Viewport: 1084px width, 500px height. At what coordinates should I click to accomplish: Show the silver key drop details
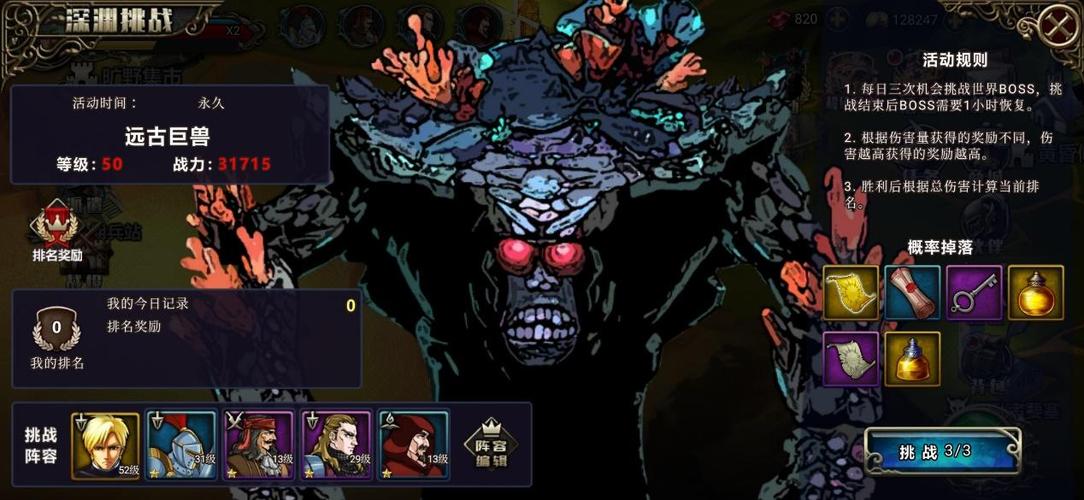click(974, 292)
